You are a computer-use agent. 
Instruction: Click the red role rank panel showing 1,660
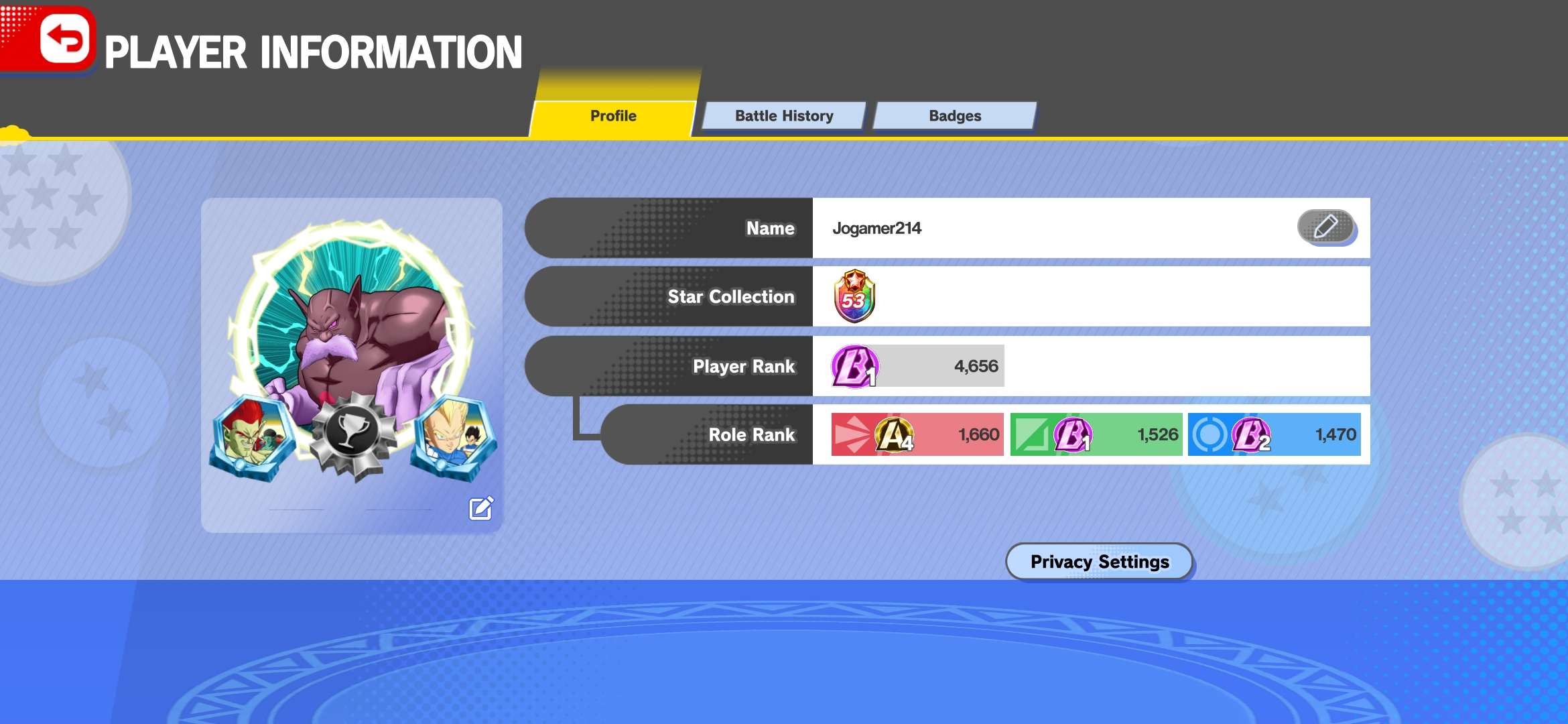917,434
